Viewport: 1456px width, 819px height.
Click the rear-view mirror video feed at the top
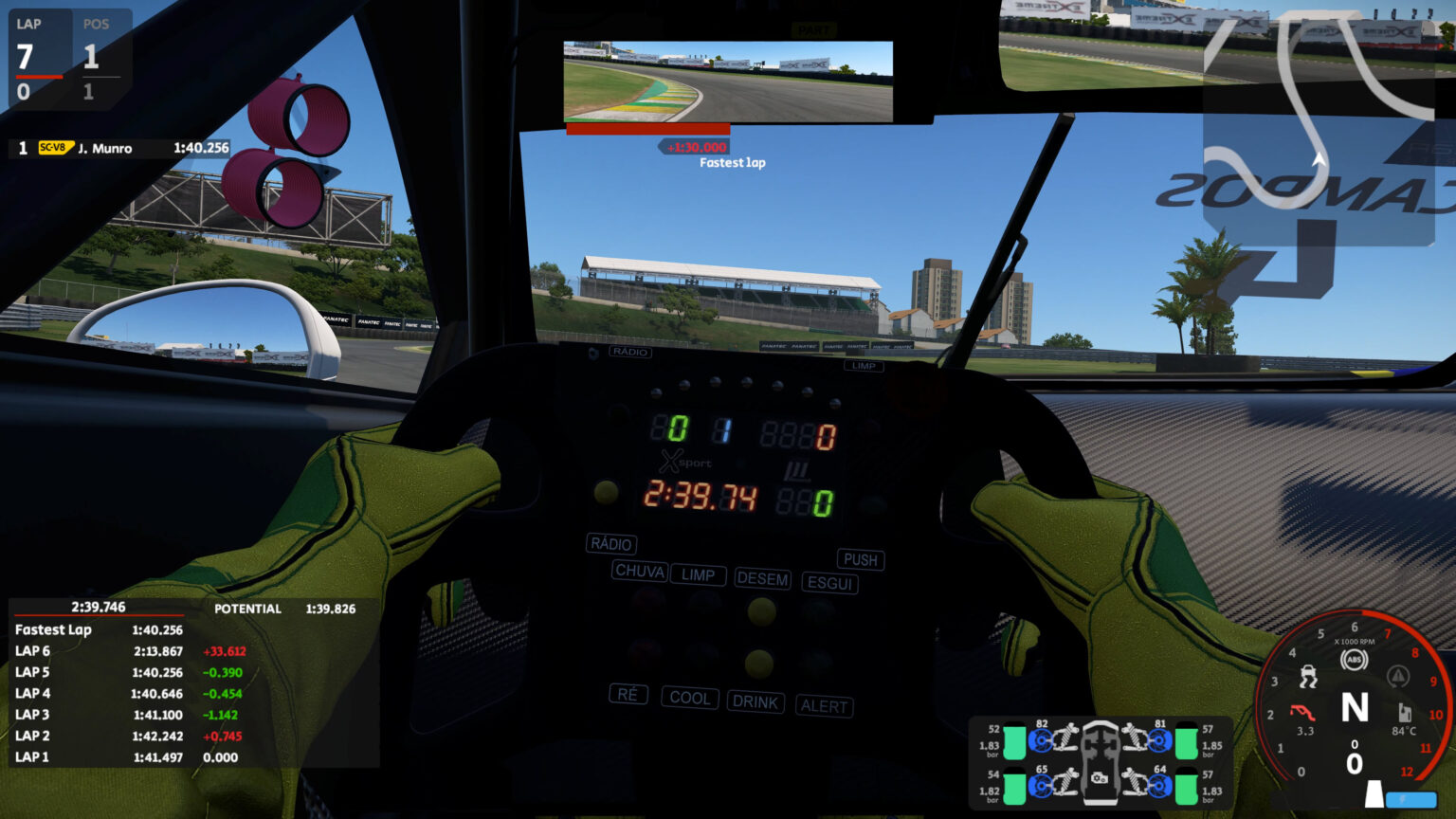(727, 80)
